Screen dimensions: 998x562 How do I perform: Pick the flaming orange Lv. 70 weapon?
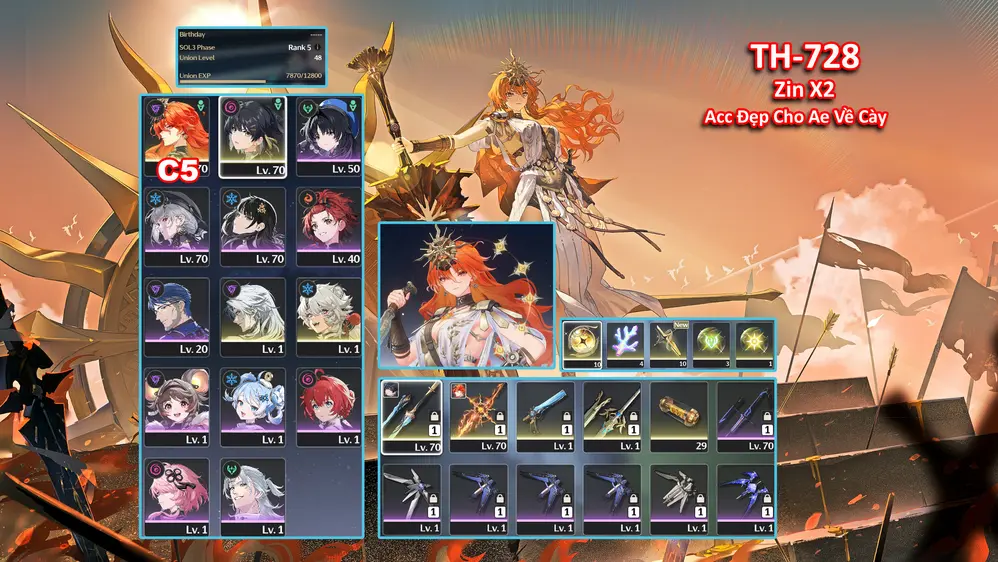478,417
